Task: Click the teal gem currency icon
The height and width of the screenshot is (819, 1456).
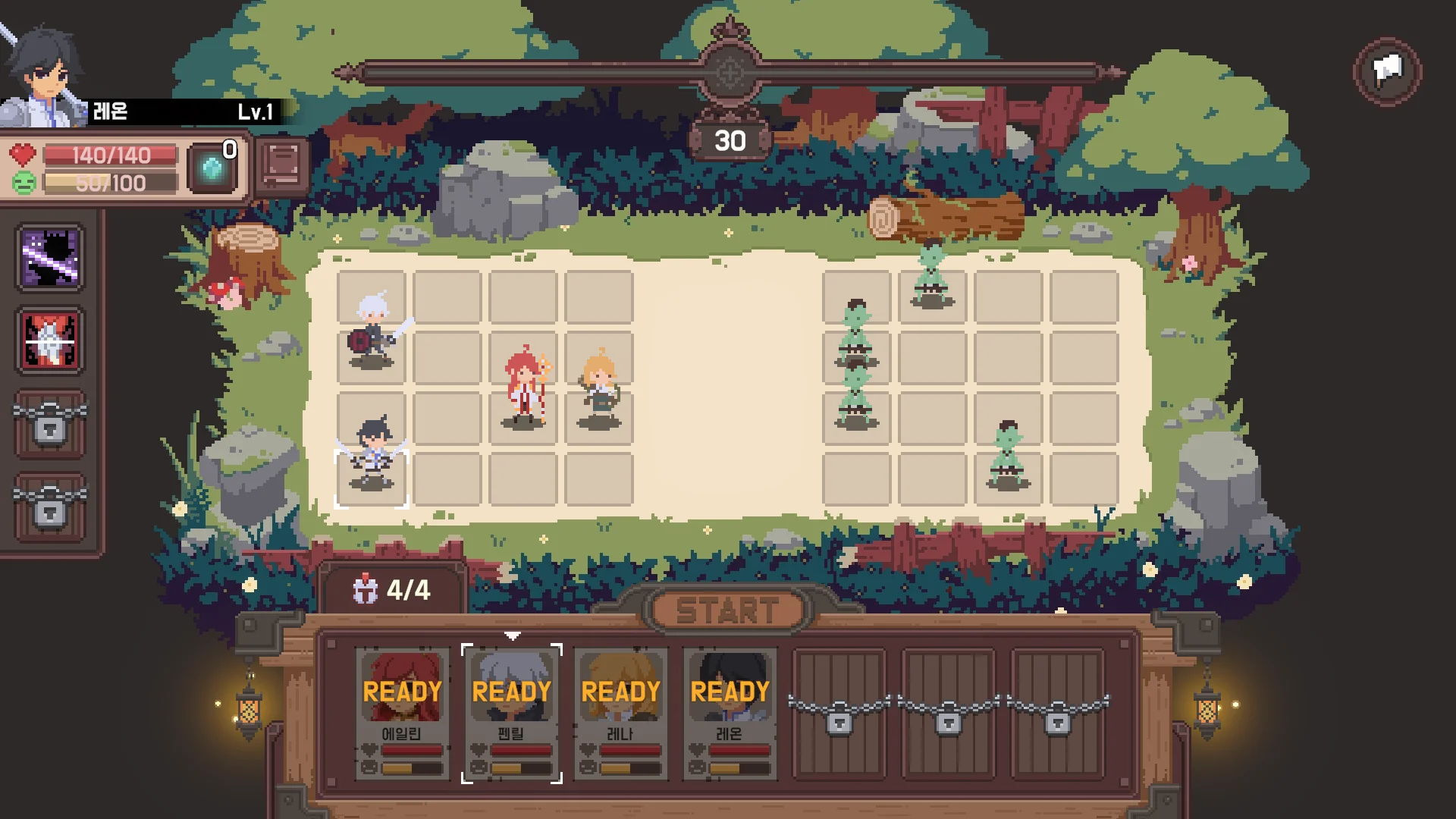Action: (x=212, y=169)
